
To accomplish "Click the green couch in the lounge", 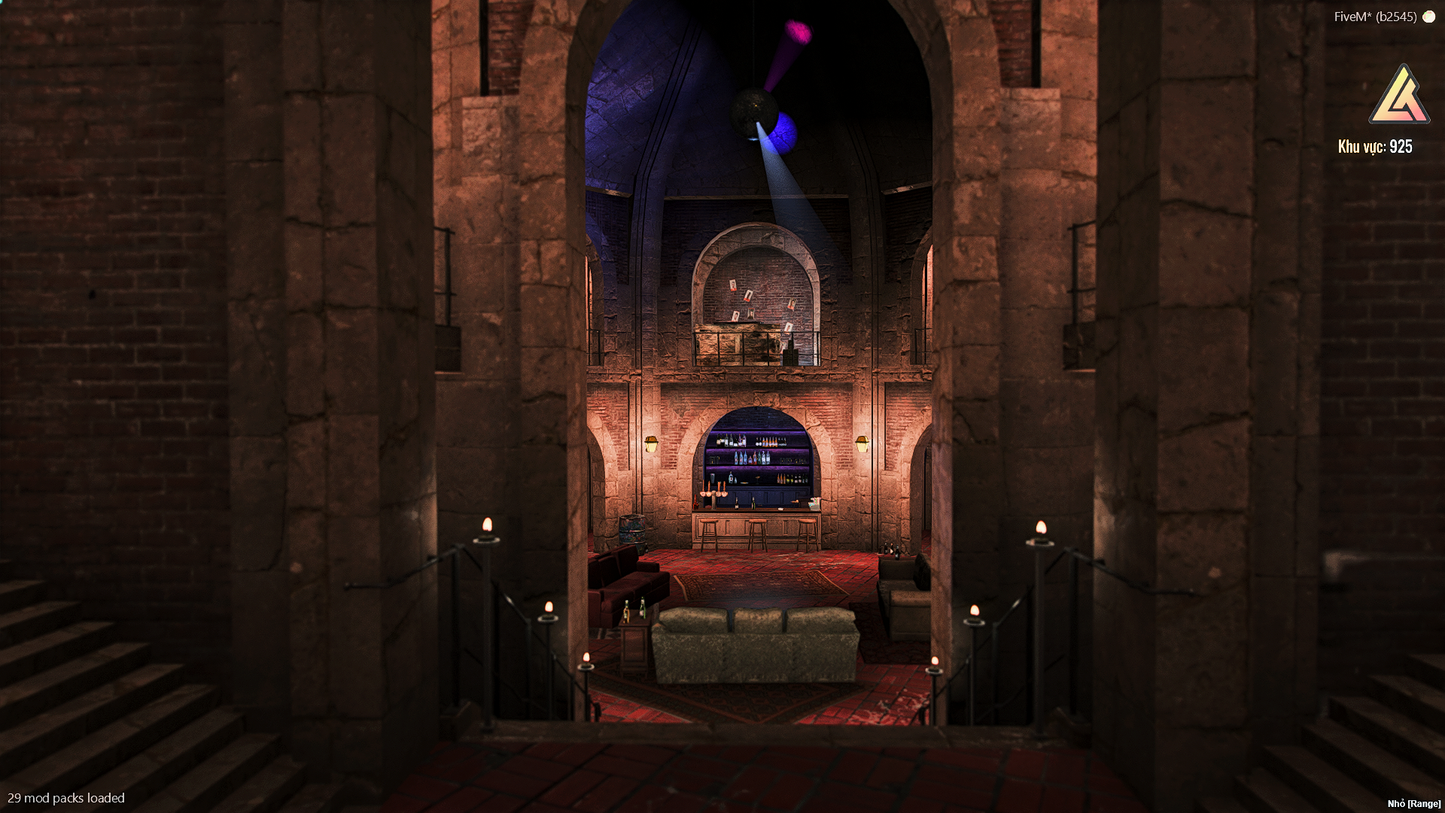I will click(x=755, y=645).
